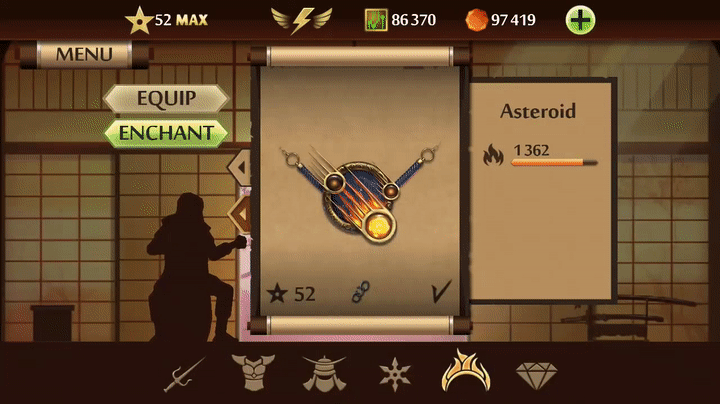Click the chain link icon on scroll

point(360,293)
